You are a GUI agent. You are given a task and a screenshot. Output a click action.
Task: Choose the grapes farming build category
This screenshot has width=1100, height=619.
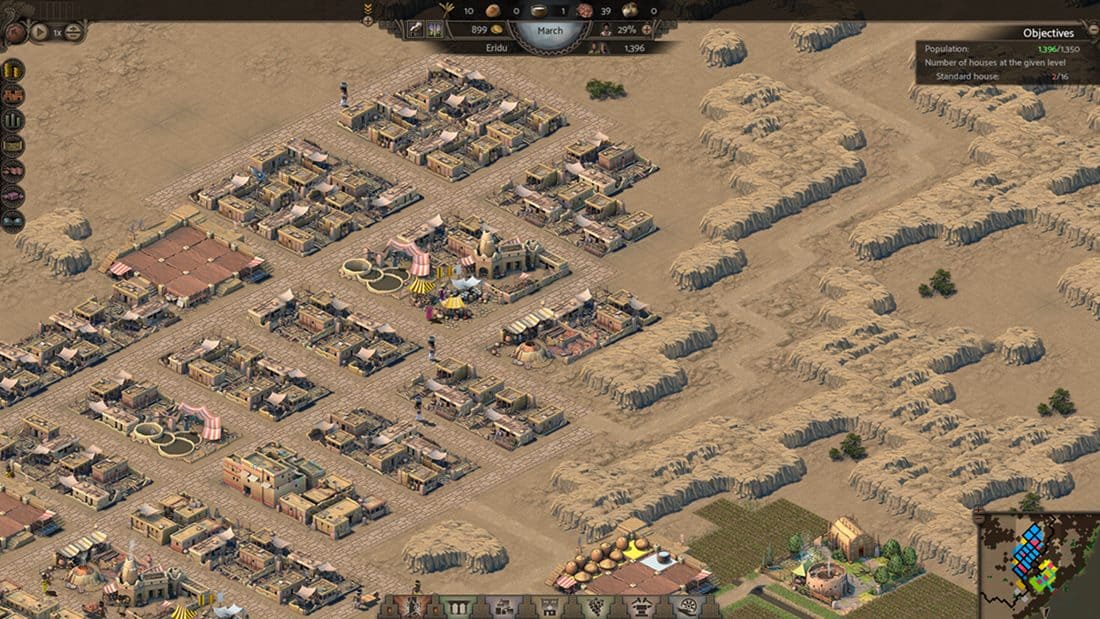coord(595,607)
